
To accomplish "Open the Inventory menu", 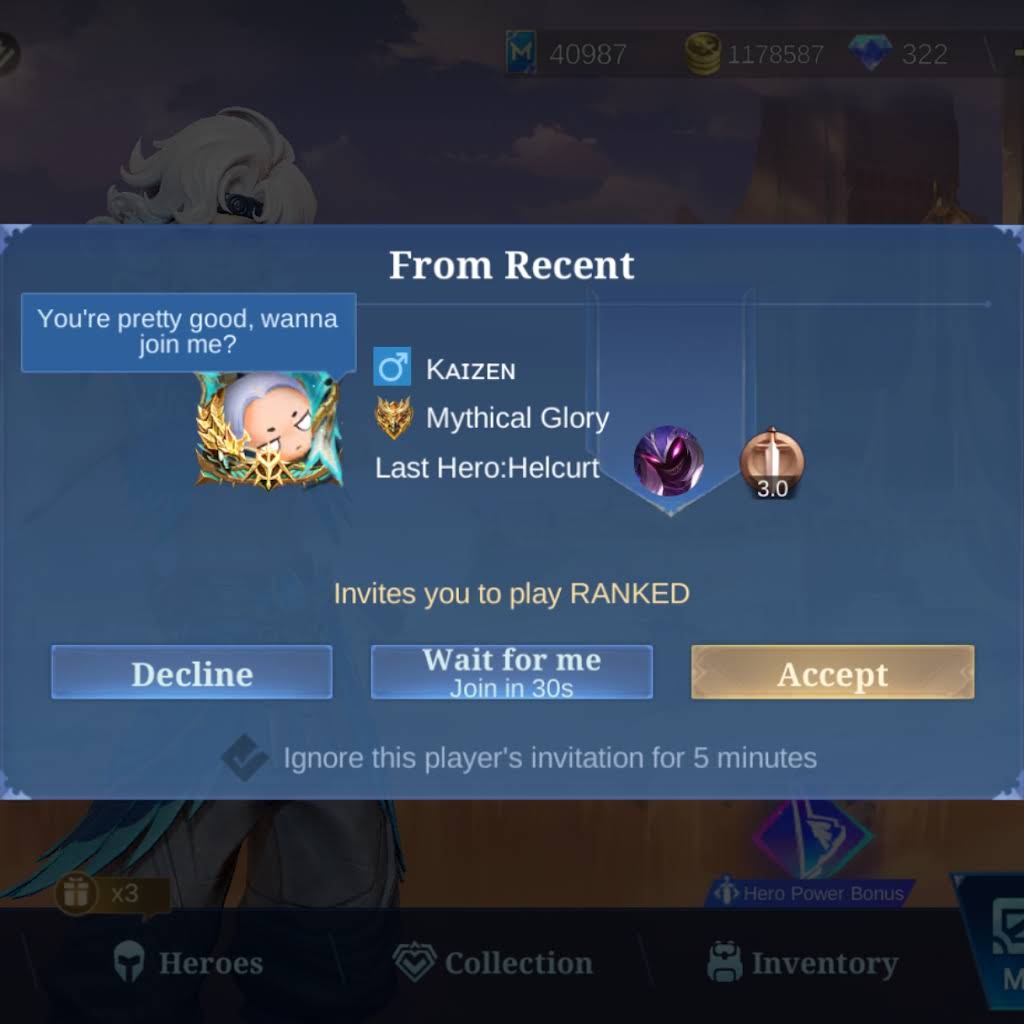I will coord(802,963).
